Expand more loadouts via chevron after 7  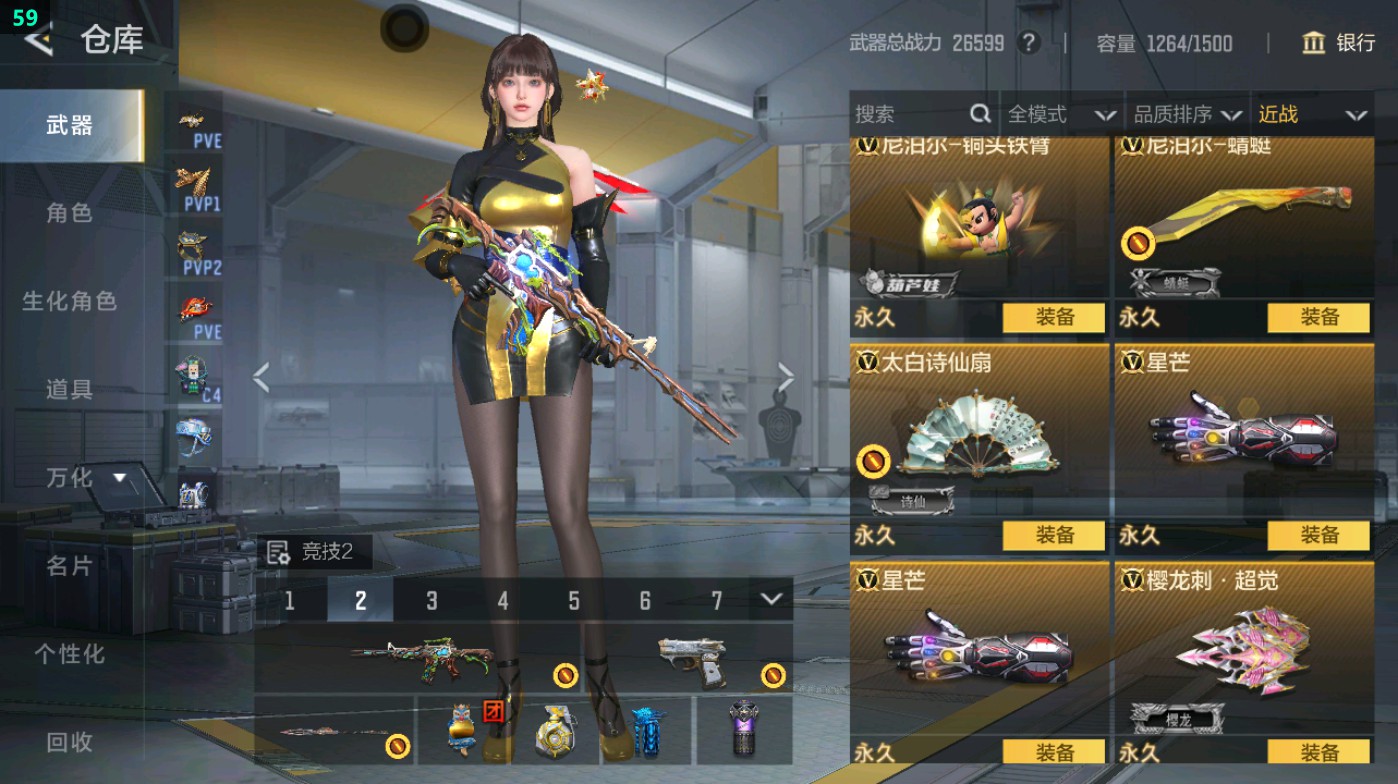click(x=768, y=599)
